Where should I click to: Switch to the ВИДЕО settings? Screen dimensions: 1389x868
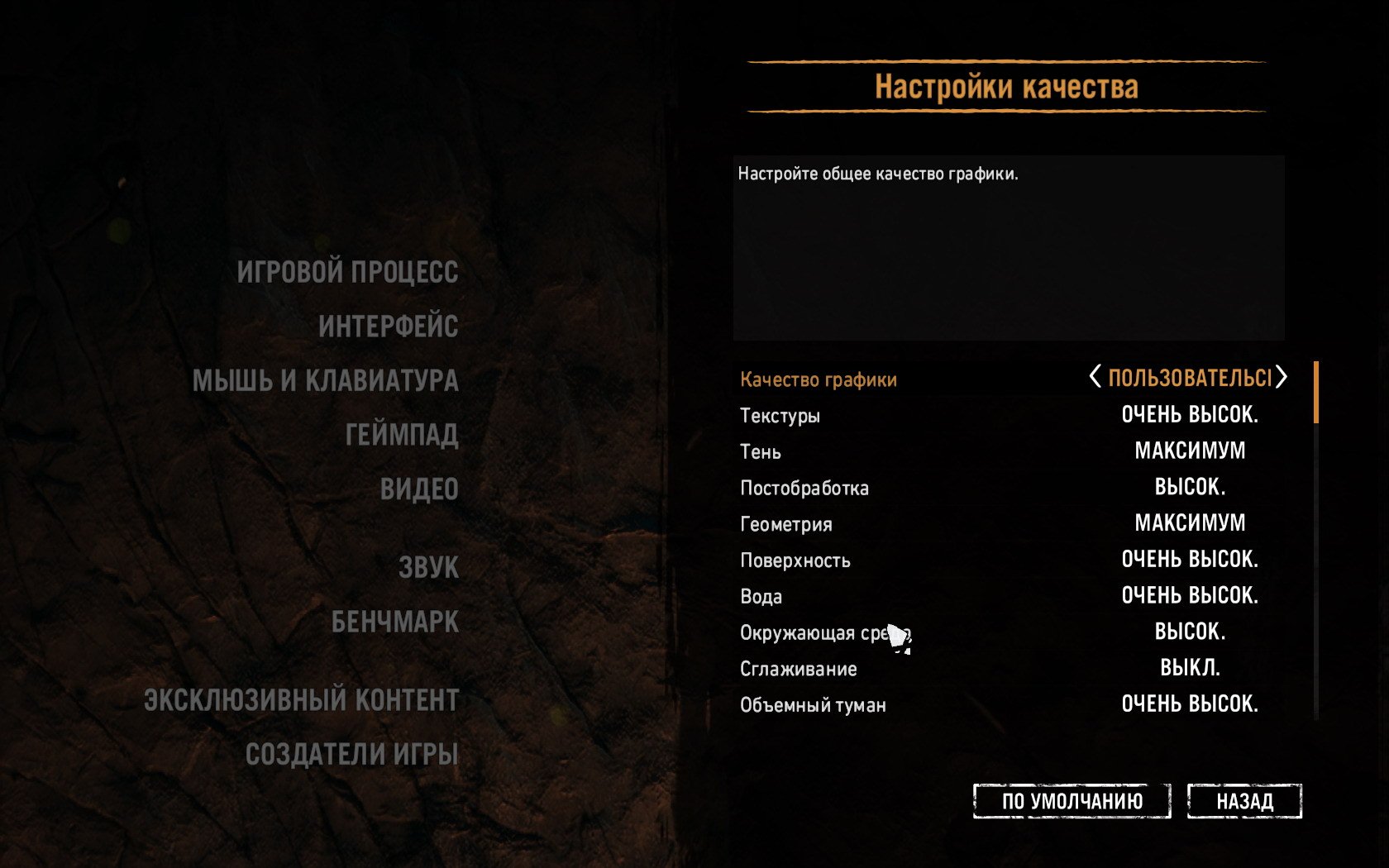click(x=419, y=489)
